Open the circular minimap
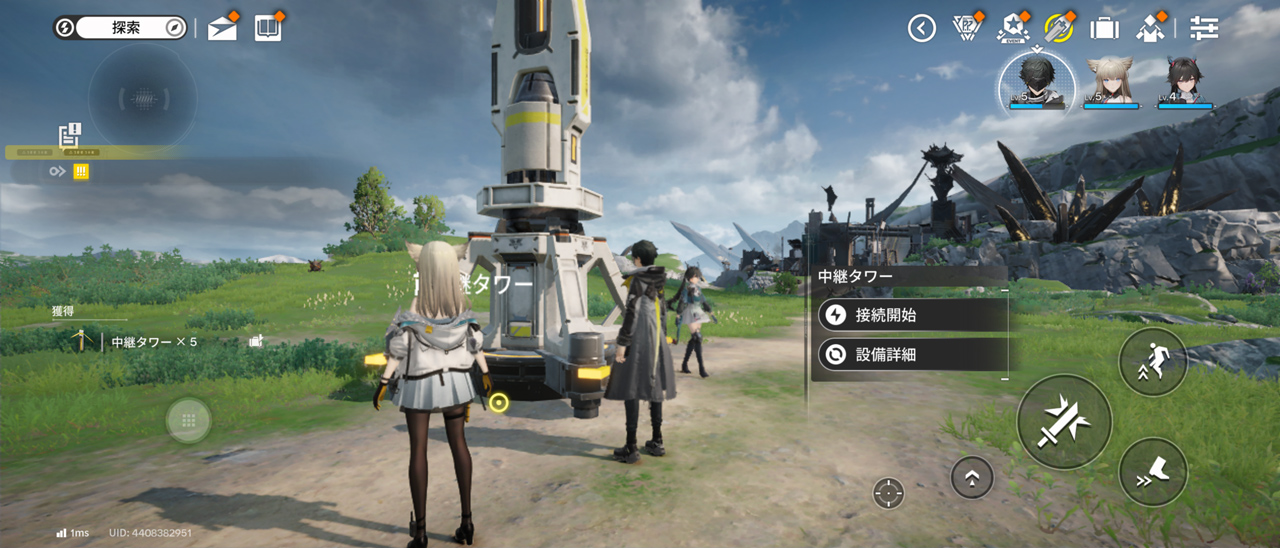The width and height of the screenshot is (1280, 548). 142,98
